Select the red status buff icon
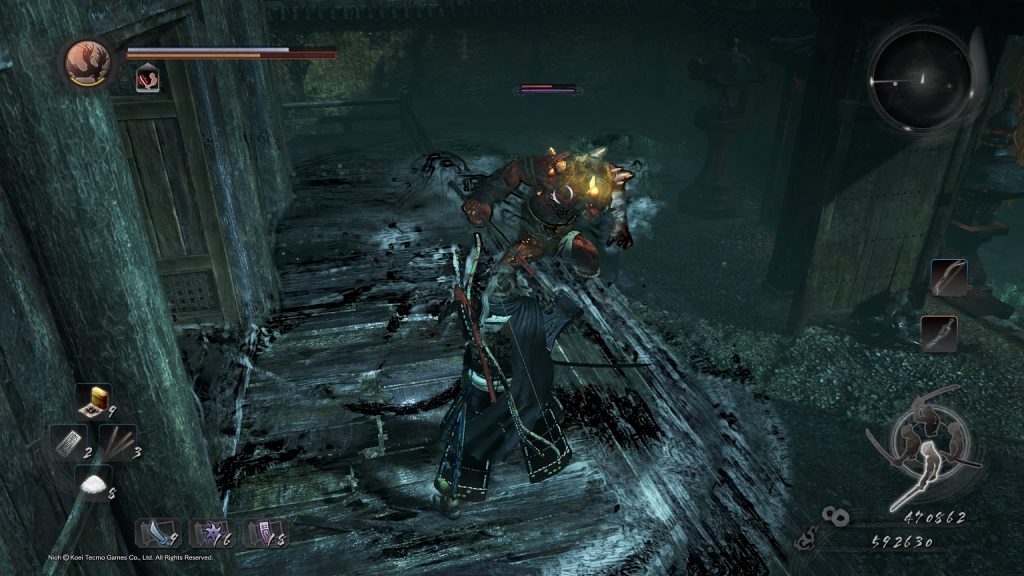This screenshot has height=576, width=1024. pos(147,77)
